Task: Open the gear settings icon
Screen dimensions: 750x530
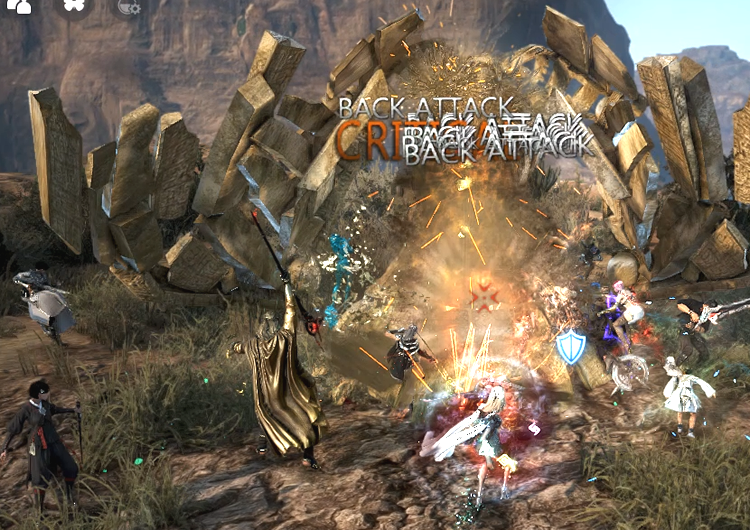Action: point(129,6)
